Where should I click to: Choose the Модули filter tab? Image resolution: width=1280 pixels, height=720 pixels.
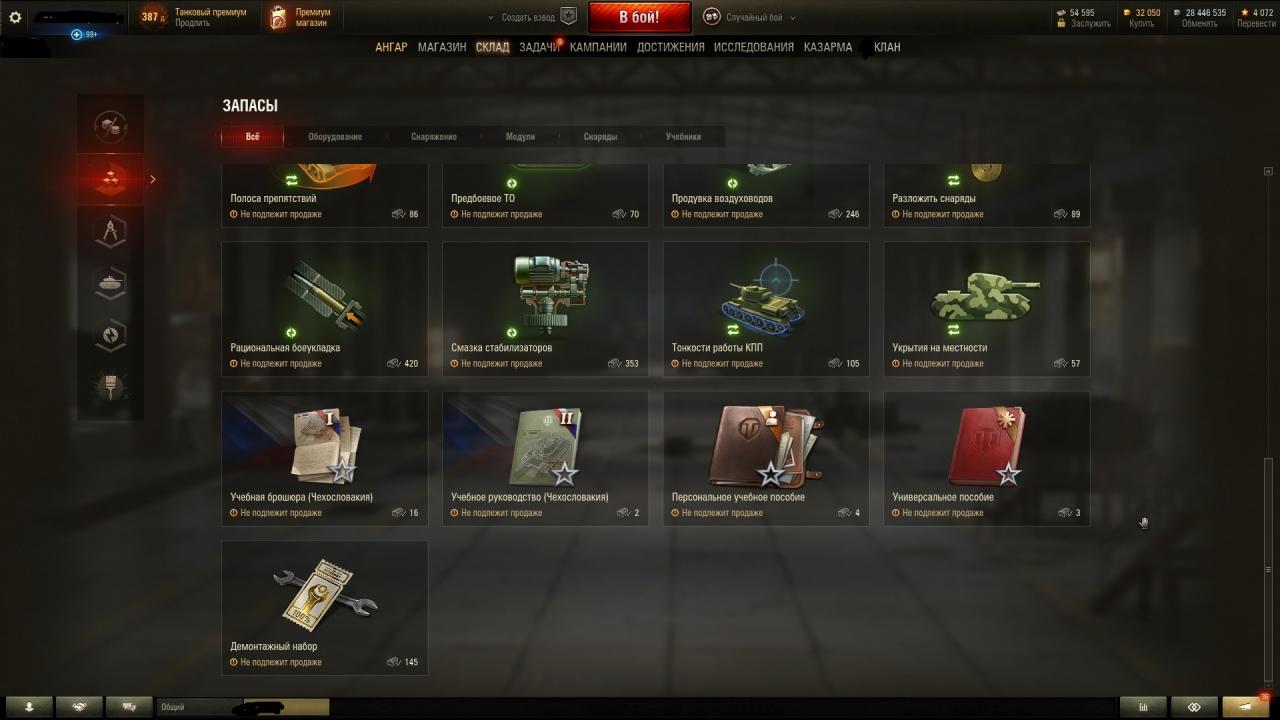coord(520,137)
